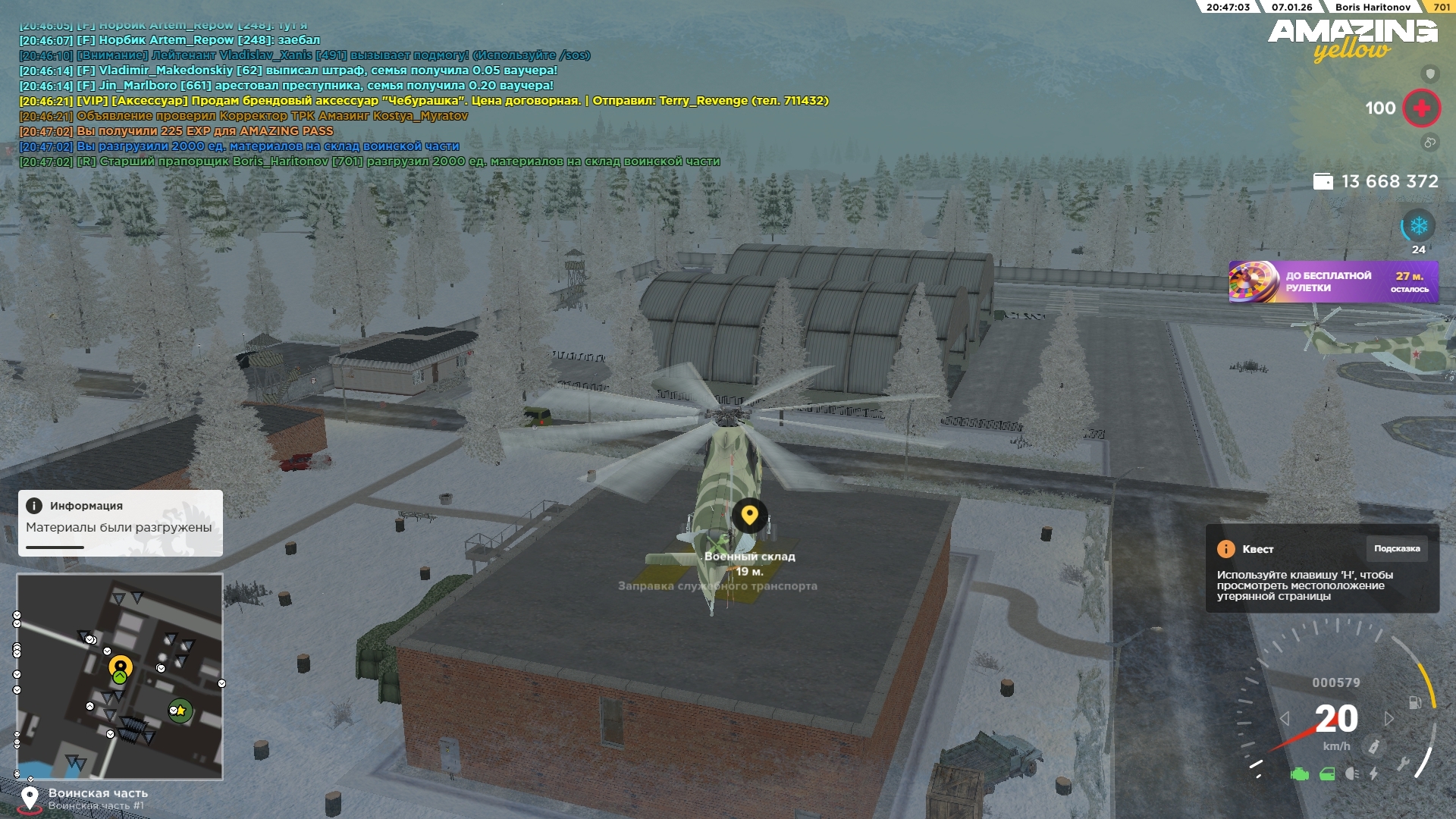Click the Информация notification popup
1456x819 pixels.
[120, 522]
